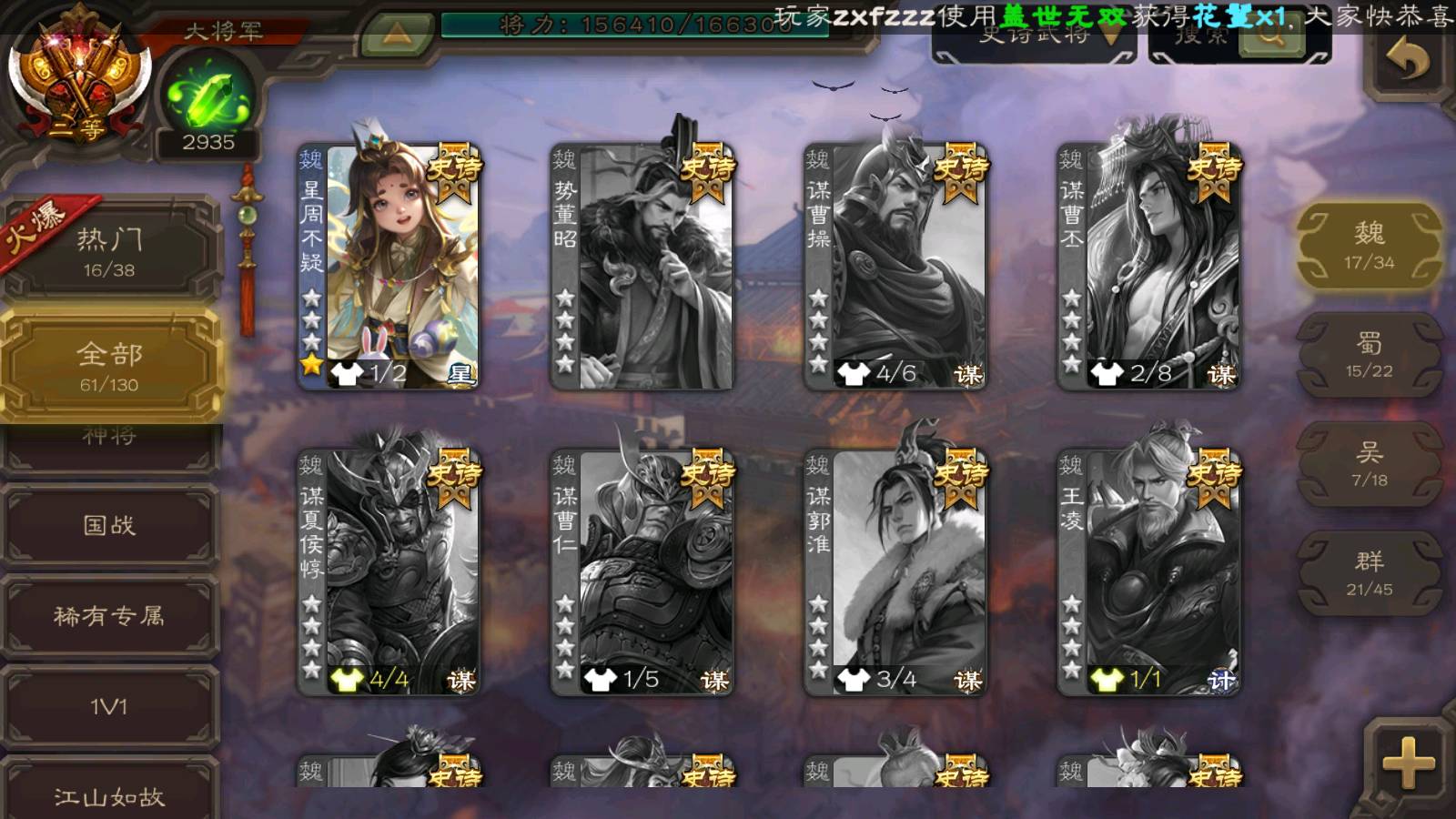Choose the 稀有专属 category
Image resolution: width=1456 pixels, height=819 pixels.
click(x=109, y=616)
